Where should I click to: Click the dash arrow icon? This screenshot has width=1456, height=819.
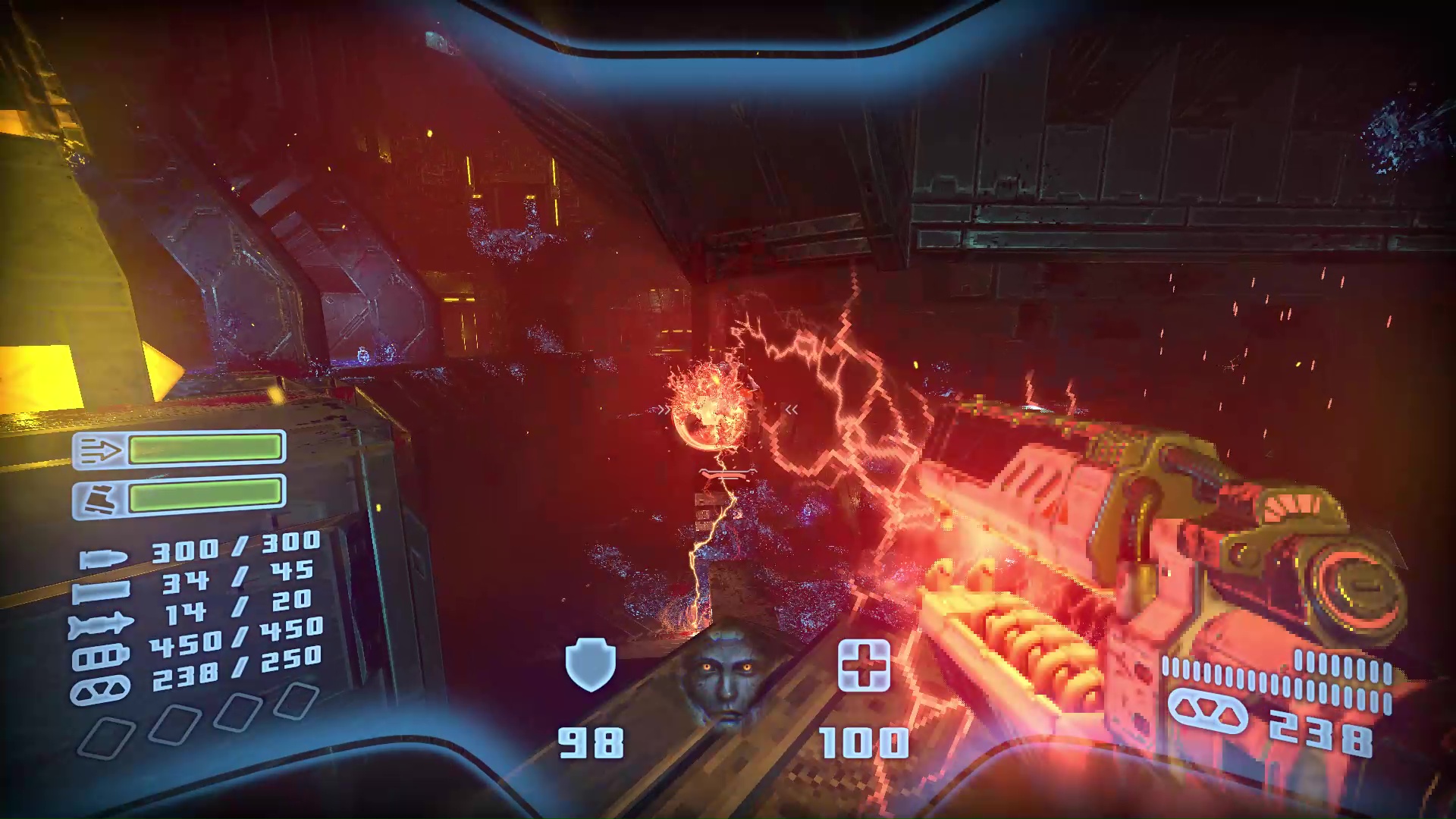[x=102, y=449]
